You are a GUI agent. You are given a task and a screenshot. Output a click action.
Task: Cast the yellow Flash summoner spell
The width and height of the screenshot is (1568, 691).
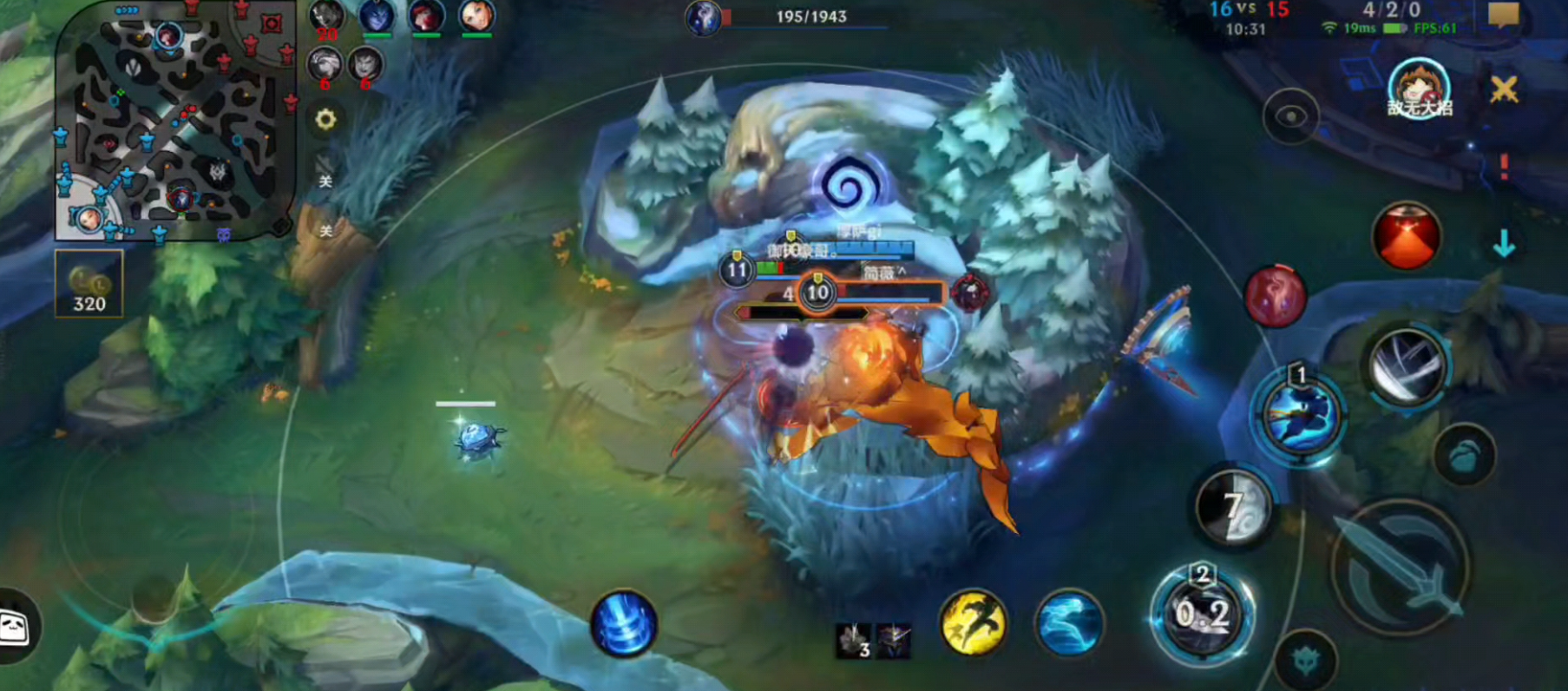click(973, 622)
